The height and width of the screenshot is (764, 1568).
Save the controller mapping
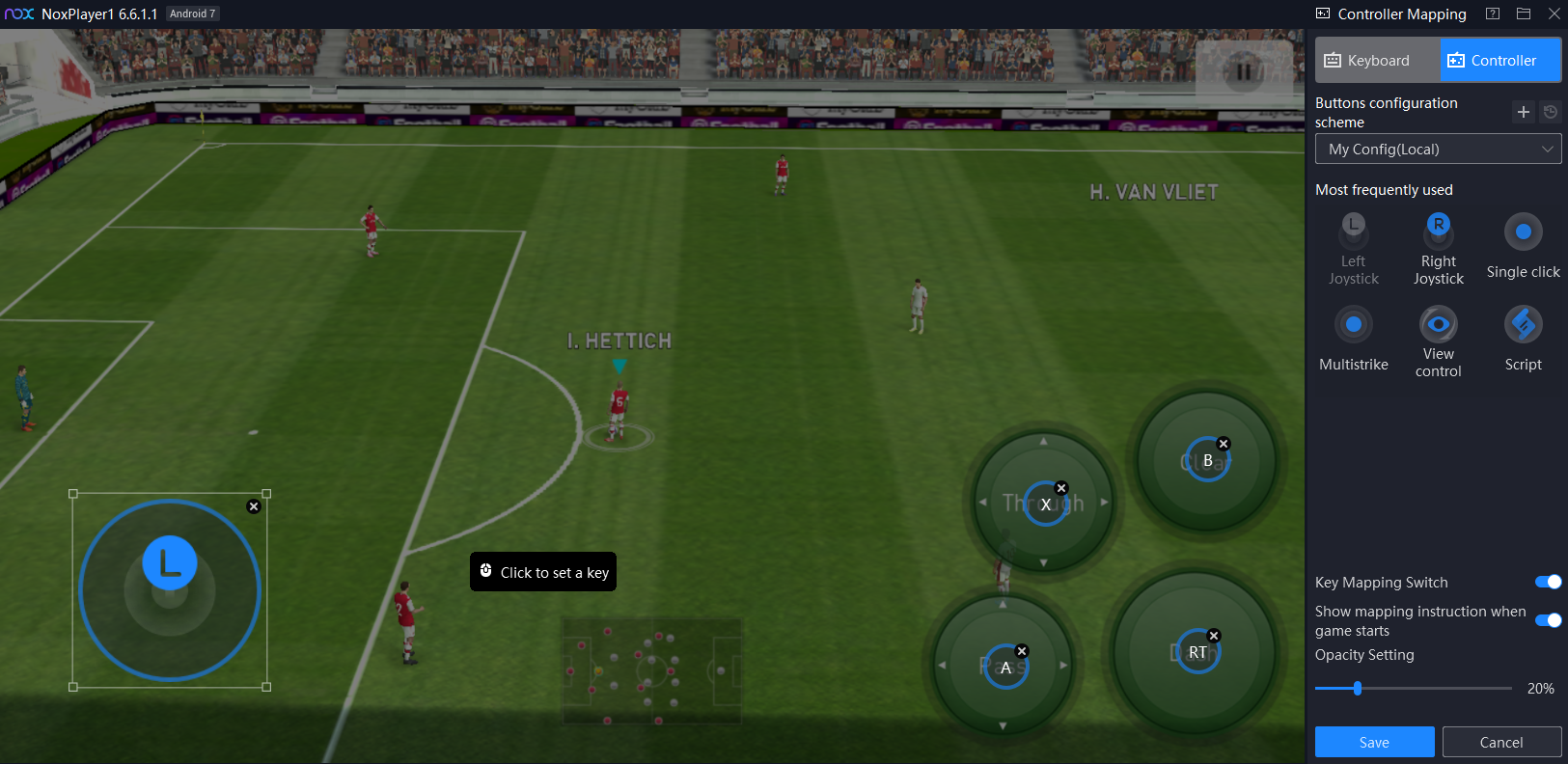pos(1374,742)
